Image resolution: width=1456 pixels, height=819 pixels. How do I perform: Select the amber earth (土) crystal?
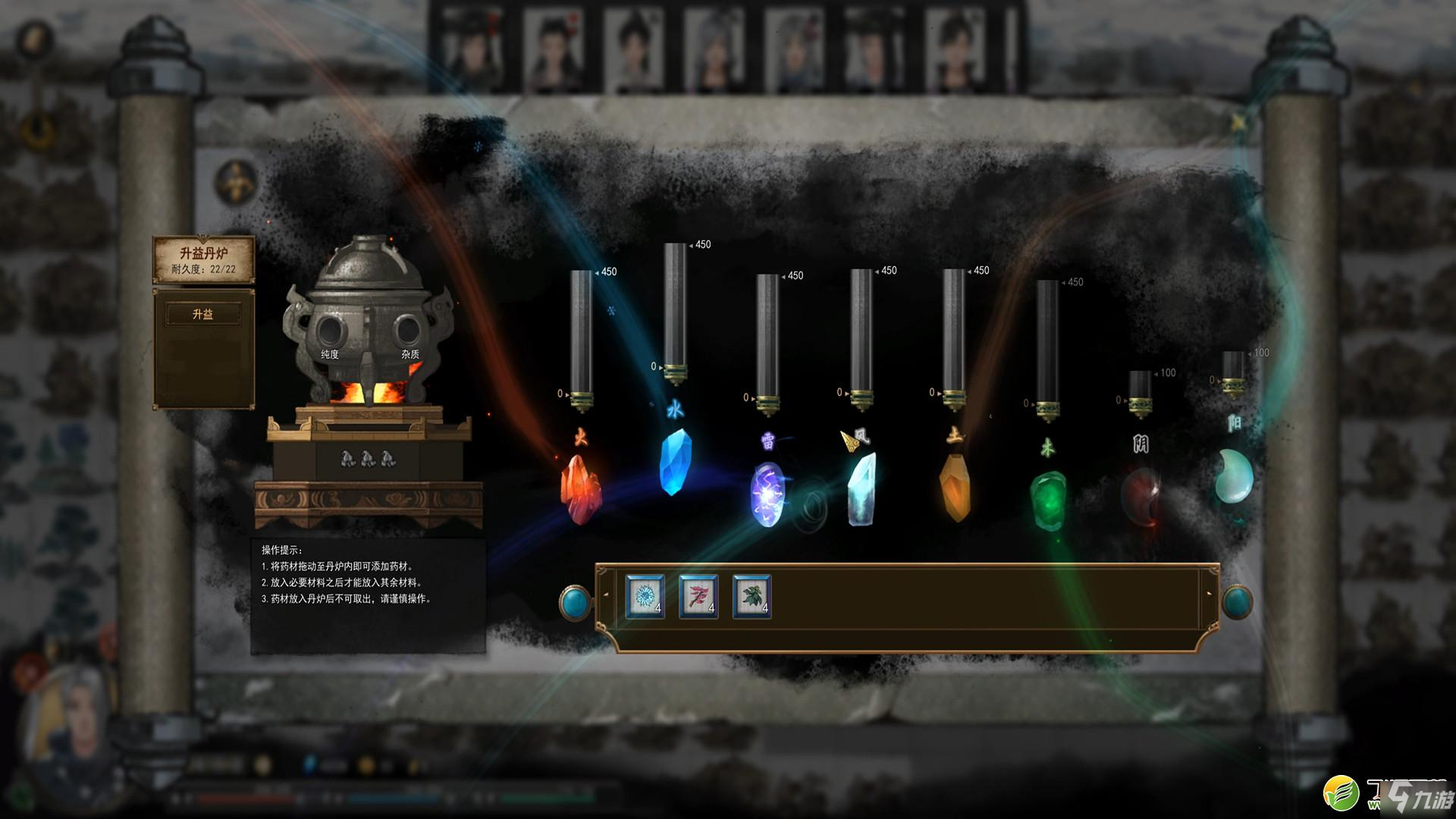click(955, 488)
